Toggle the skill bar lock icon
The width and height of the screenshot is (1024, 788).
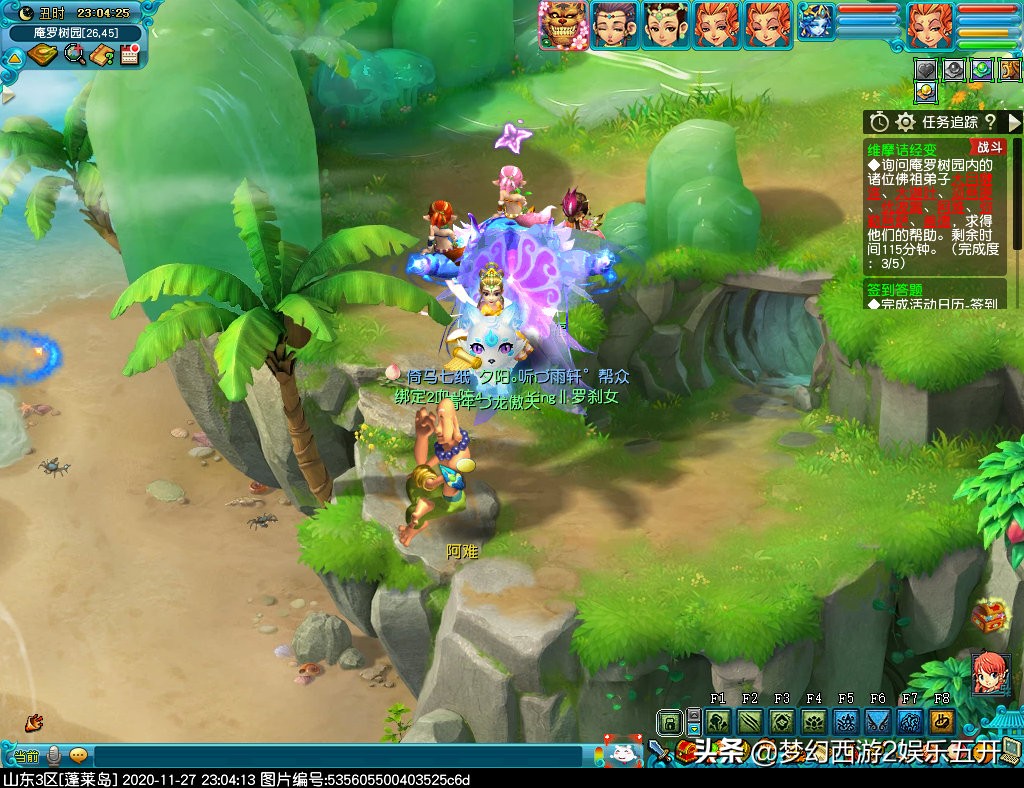coord(669,721)
